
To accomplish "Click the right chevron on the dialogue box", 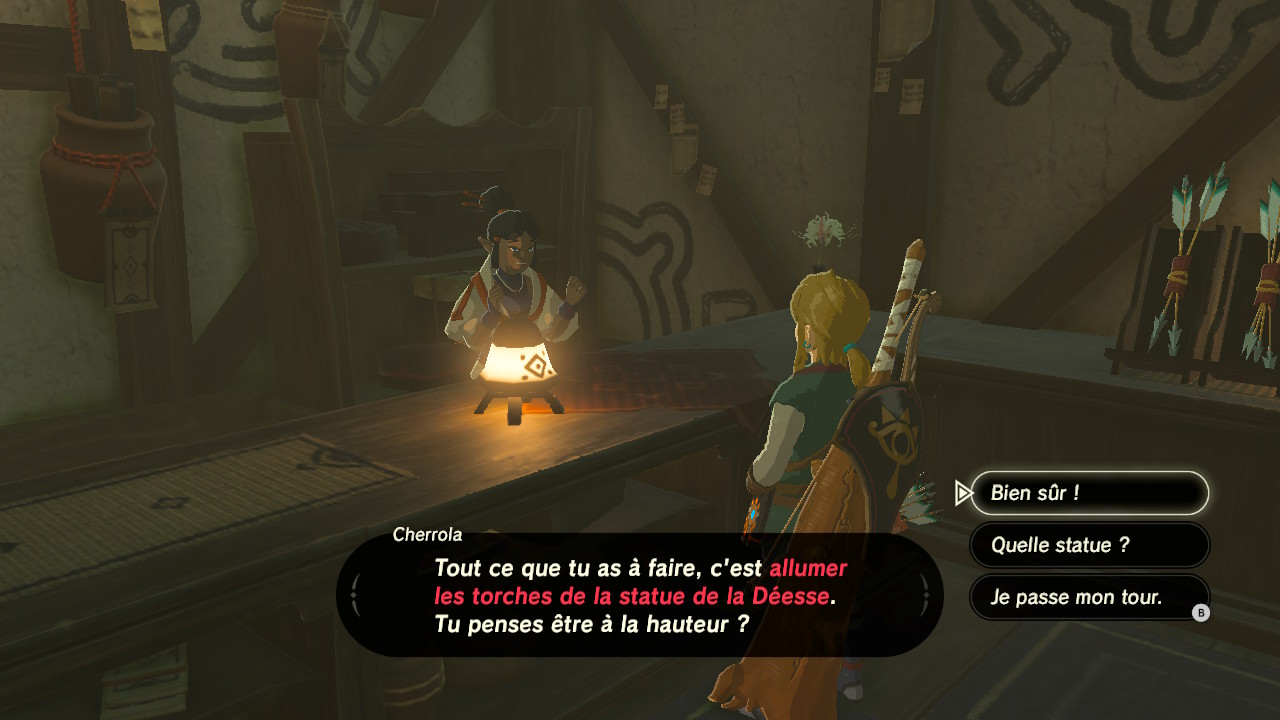I will point(925,592).
